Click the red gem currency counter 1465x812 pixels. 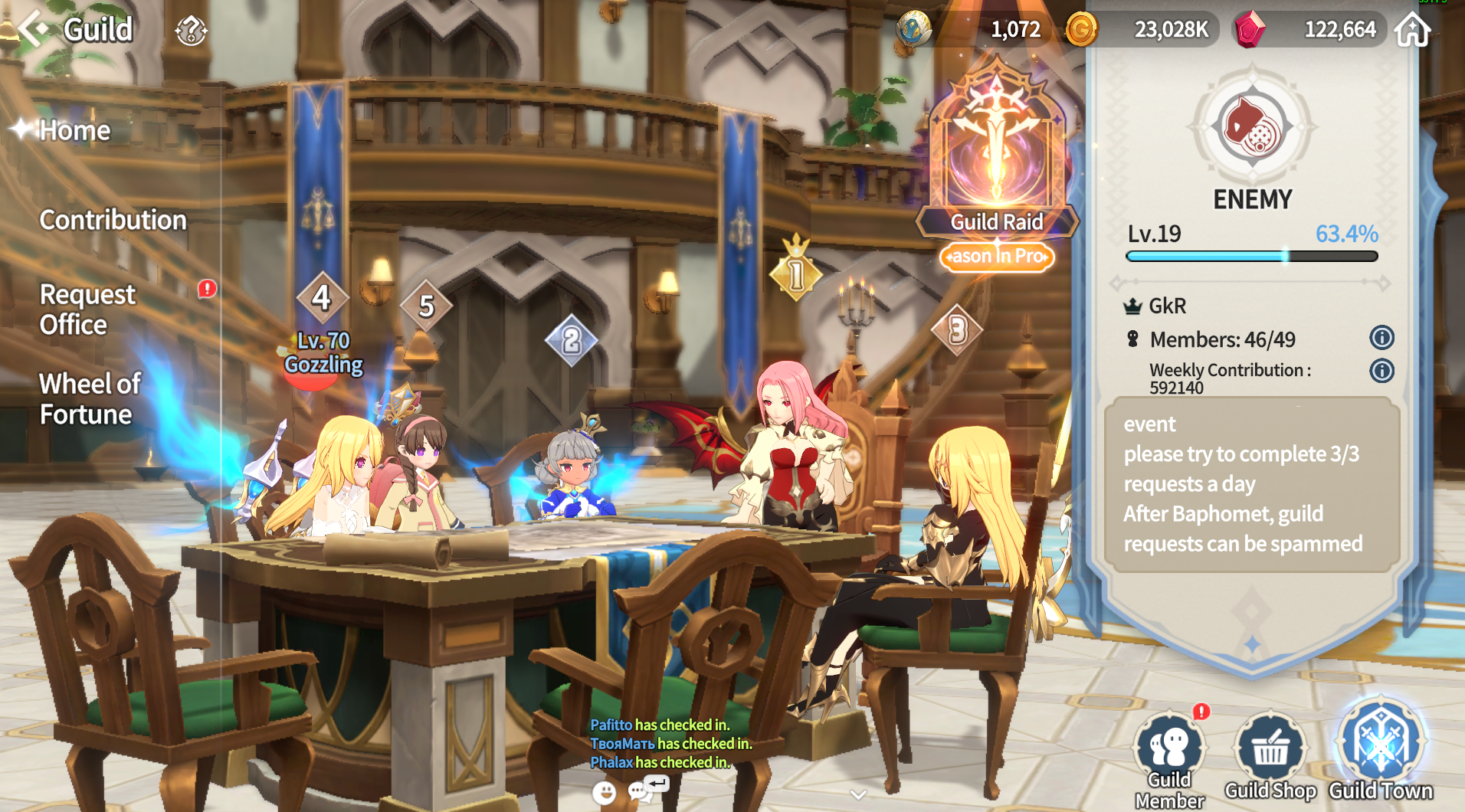(1308, 30)
